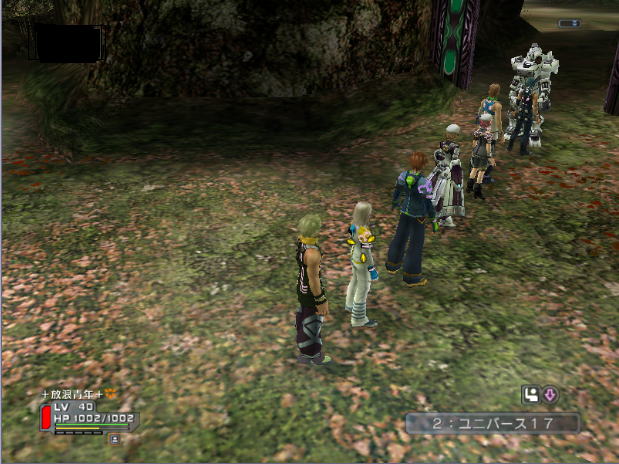
Task: Click the pink down-arrow icon
Action: tap(549, 395)
